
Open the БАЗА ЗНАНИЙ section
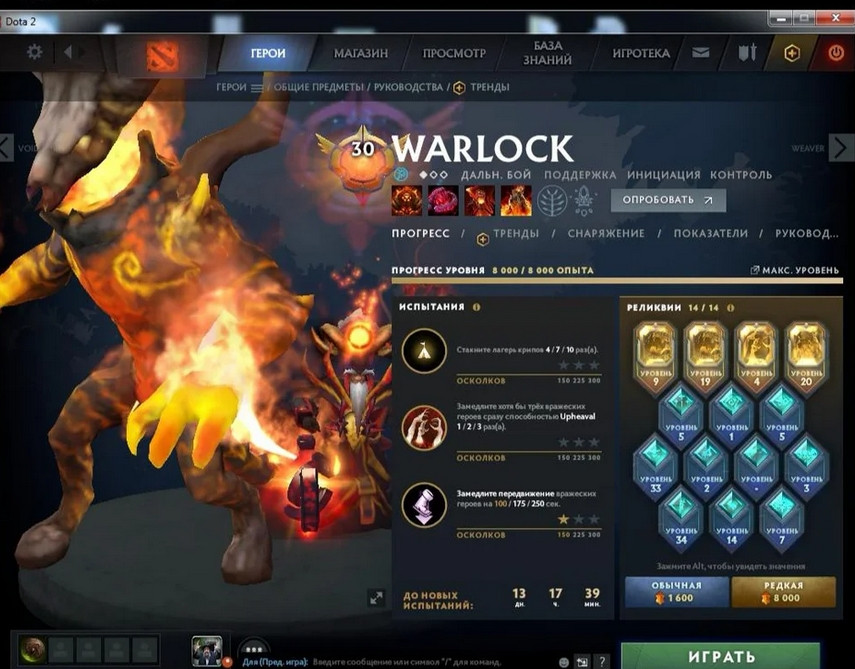click(x=548, y=52)
